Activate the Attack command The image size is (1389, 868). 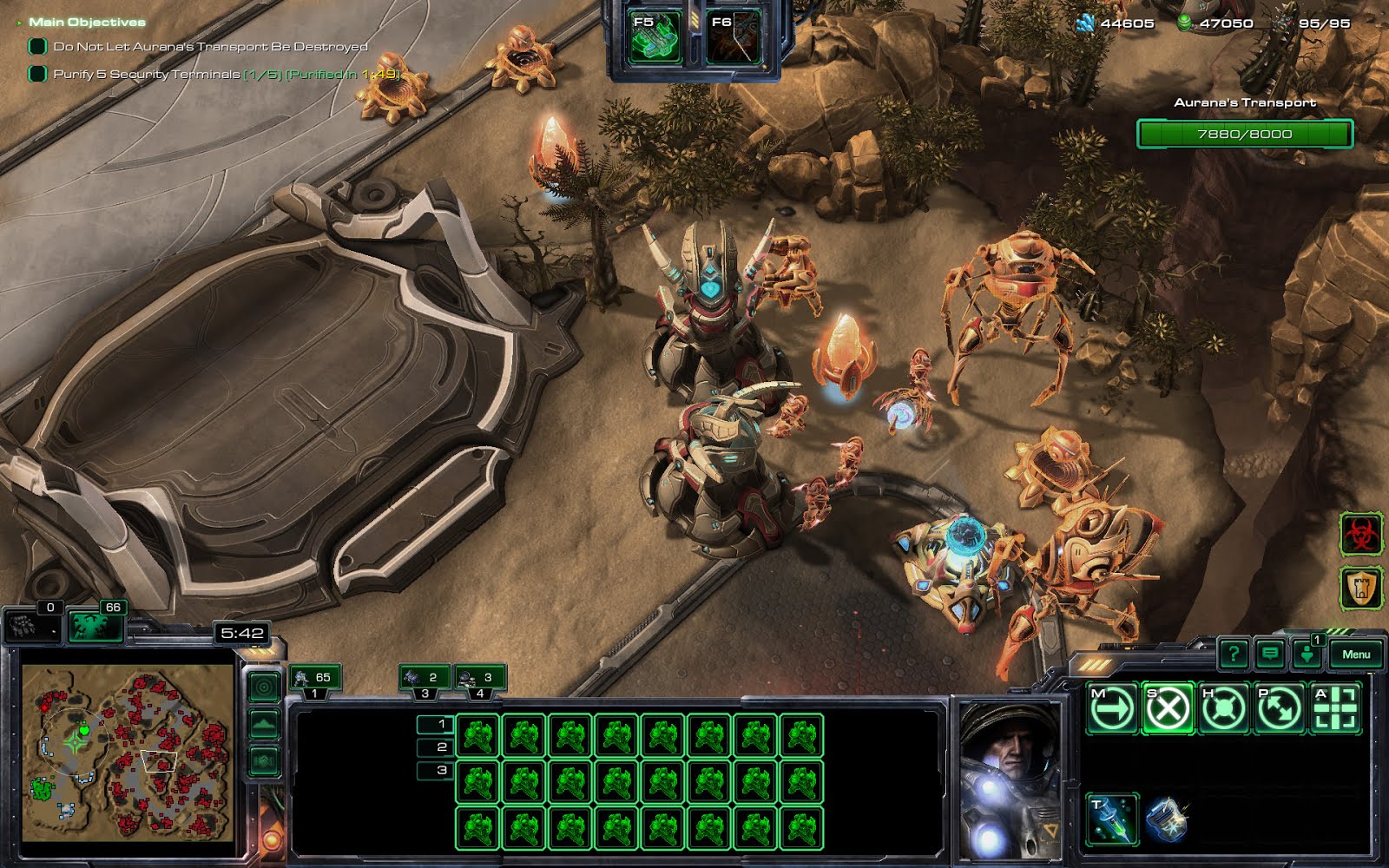click(1335, 709)
